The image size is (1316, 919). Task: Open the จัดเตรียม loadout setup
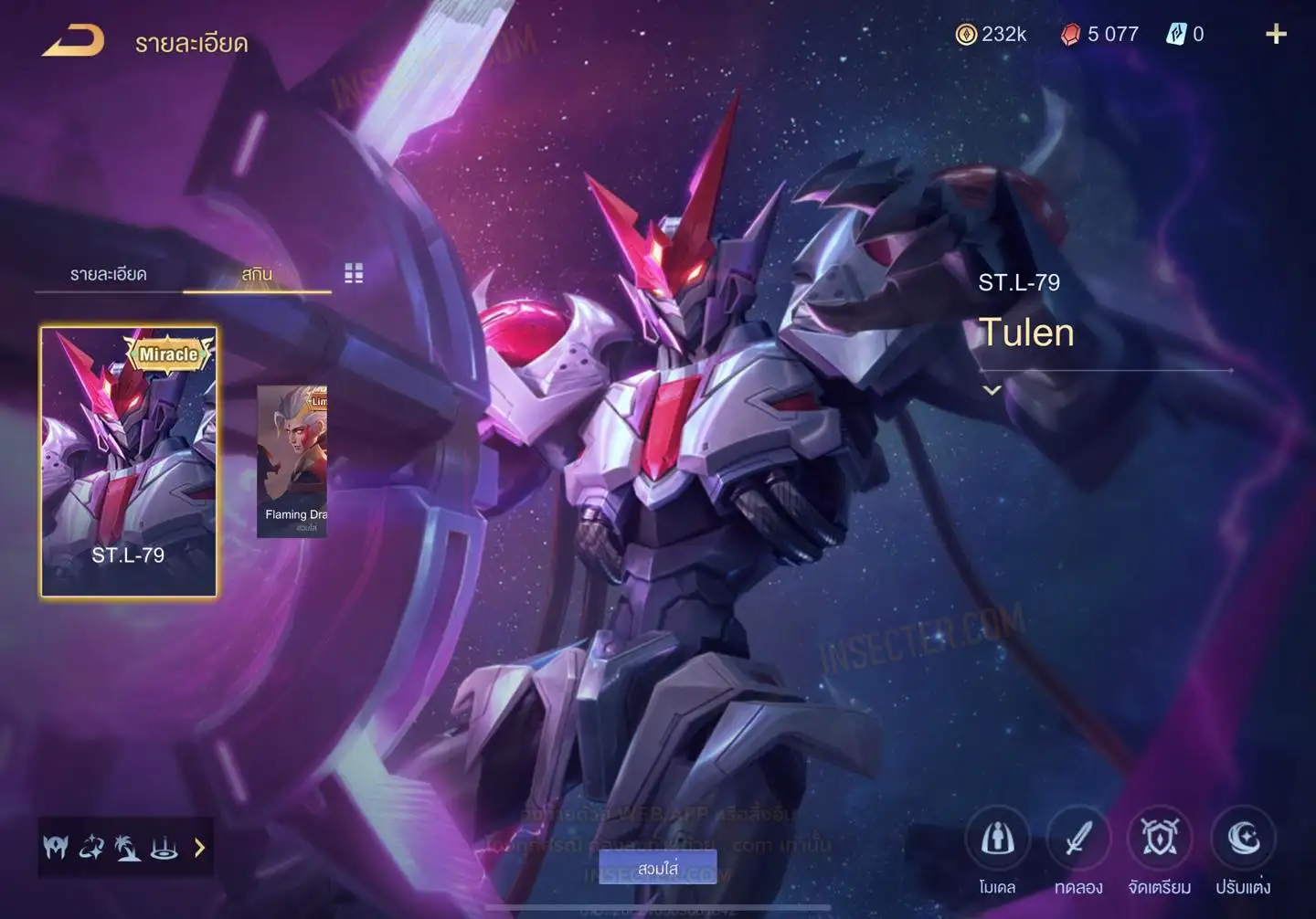tap(1160, 840)
